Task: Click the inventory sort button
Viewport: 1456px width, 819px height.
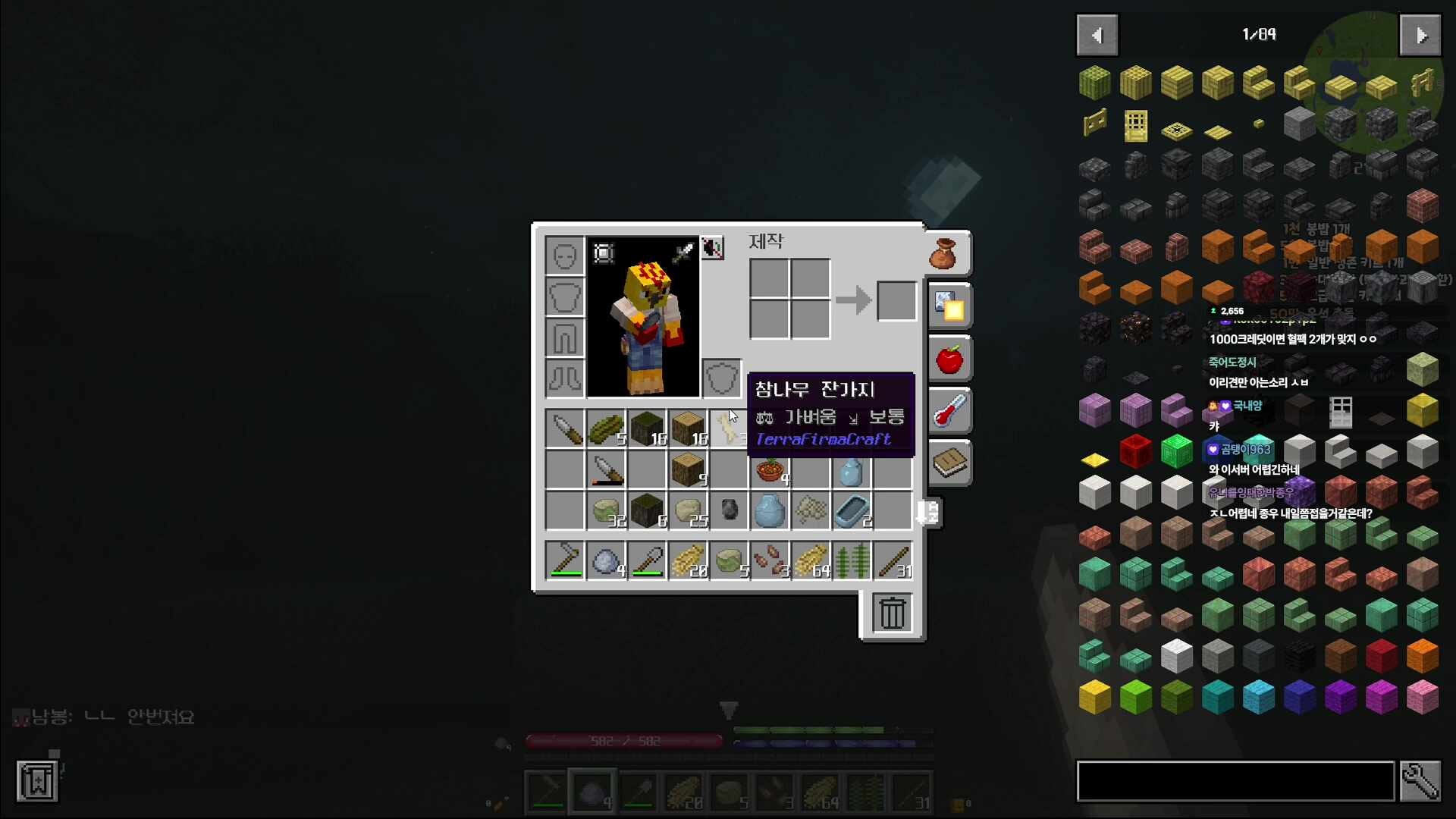Action: (x=929, y=513)
